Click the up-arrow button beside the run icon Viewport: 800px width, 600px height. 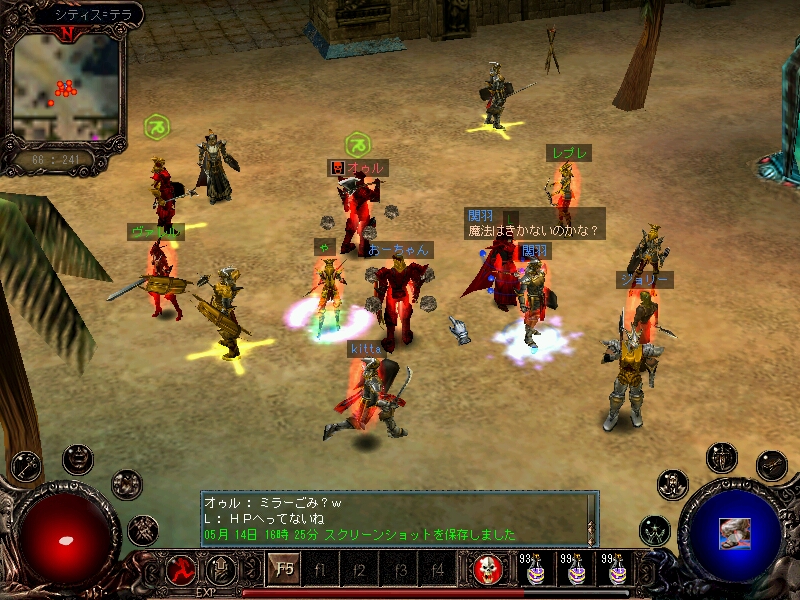click(220, 571)
